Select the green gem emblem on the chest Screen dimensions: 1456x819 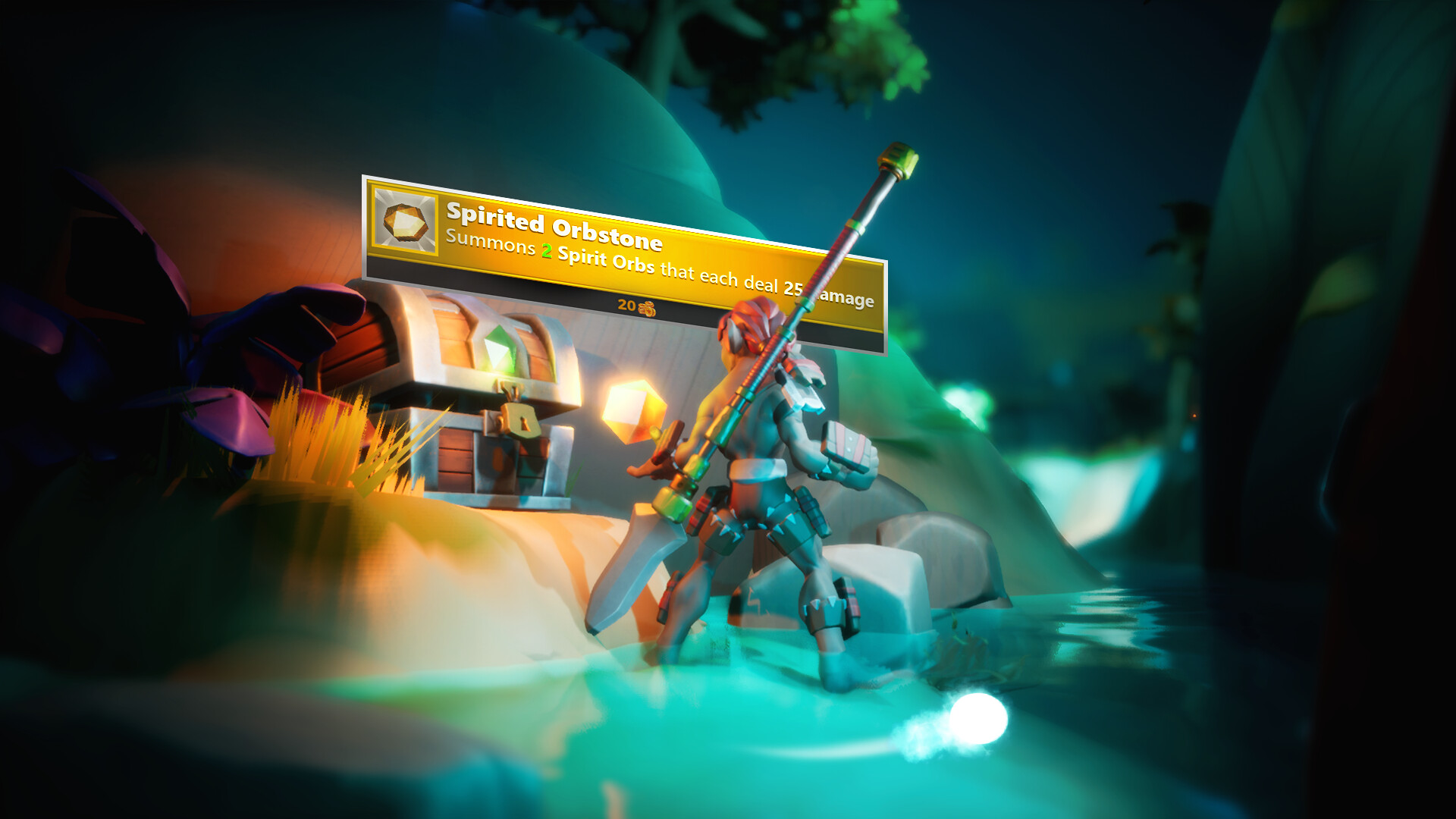pyautogui.click(x=500, y=348)
